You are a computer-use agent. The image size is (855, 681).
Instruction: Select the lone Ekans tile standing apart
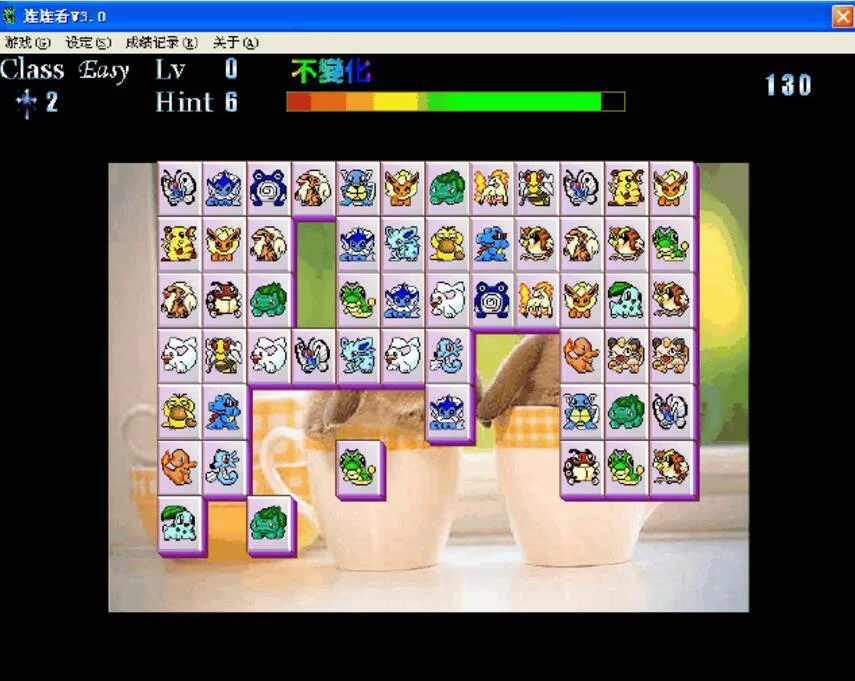pyautogui.click(x=358, y=465)
